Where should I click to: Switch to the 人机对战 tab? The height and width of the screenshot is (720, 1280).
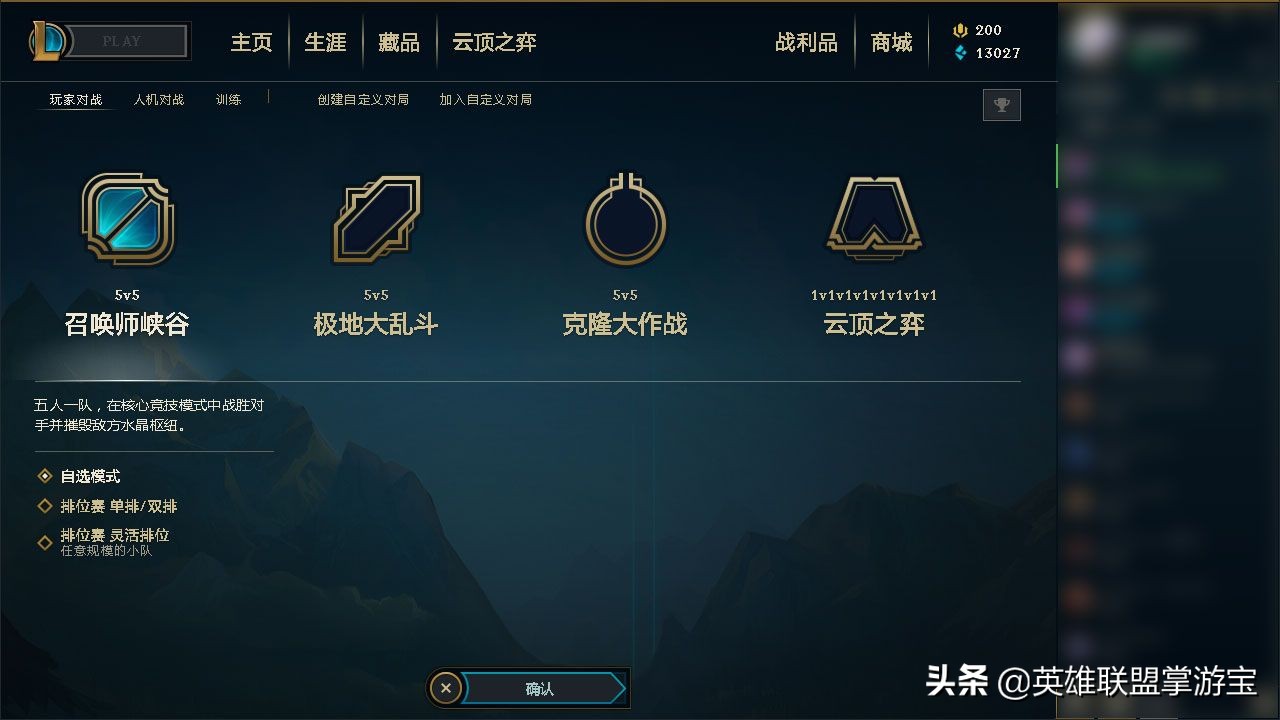pyautogui.click(x=160, y=100)
